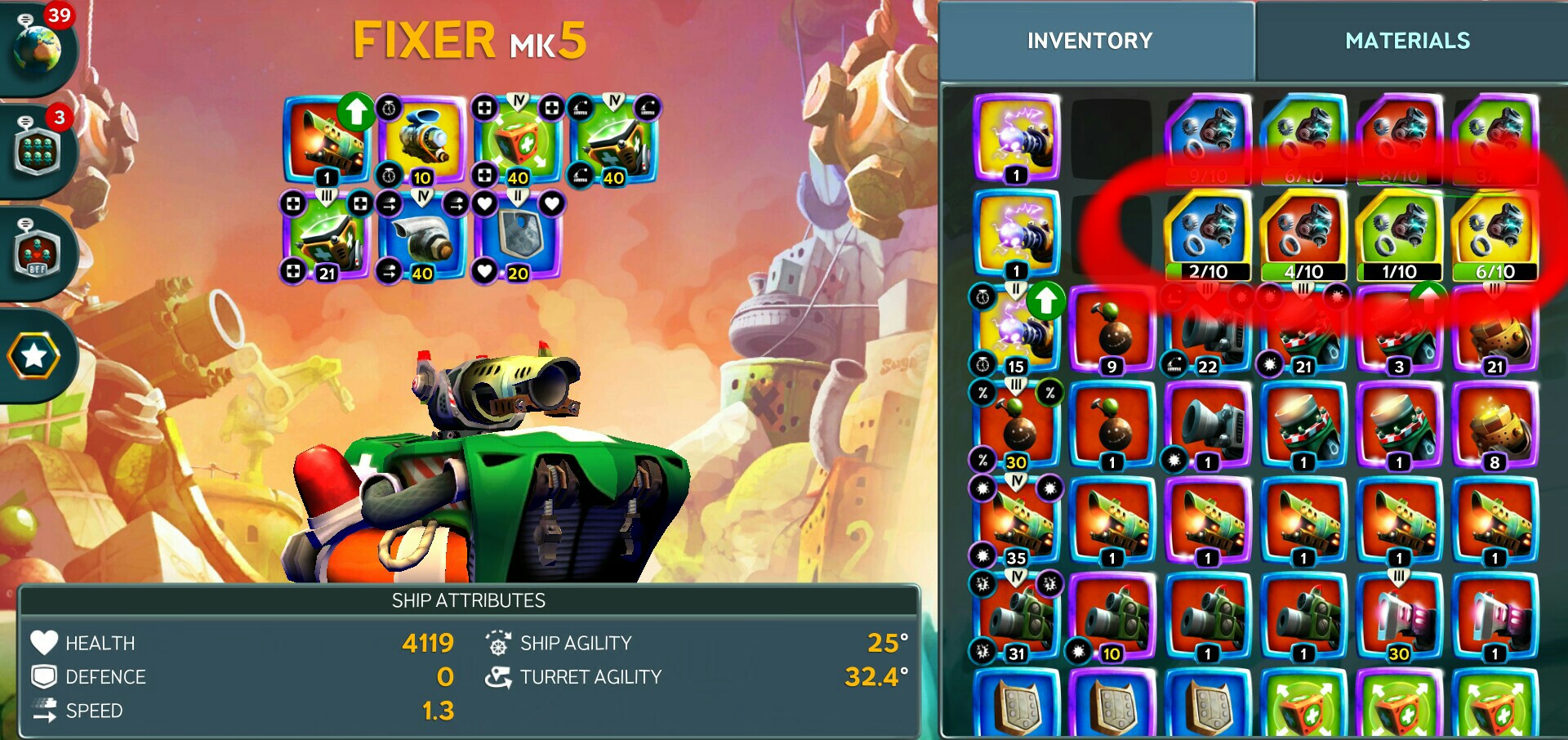The image size is (1568, 740).
Task: Open the Materials tab
Action: click(x=1407, y=41)
